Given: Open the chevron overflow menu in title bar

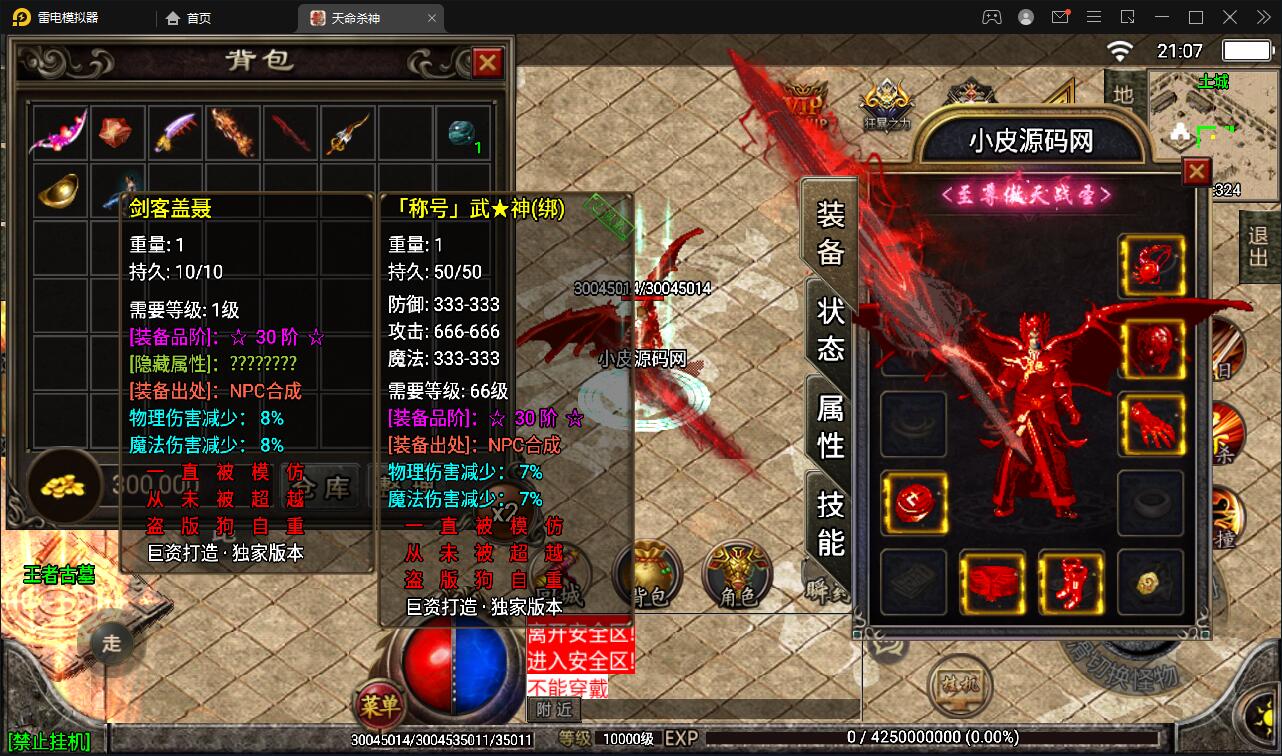Looking at the screenshot, I should coord(1262,17).
